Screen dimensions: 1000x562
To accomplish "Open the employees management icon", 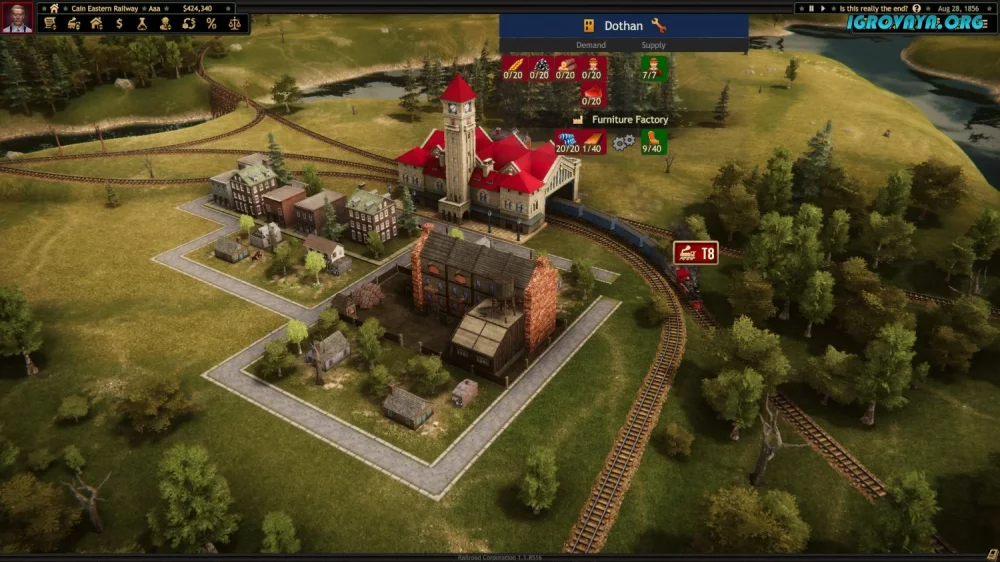I will [x=166, y=23].
